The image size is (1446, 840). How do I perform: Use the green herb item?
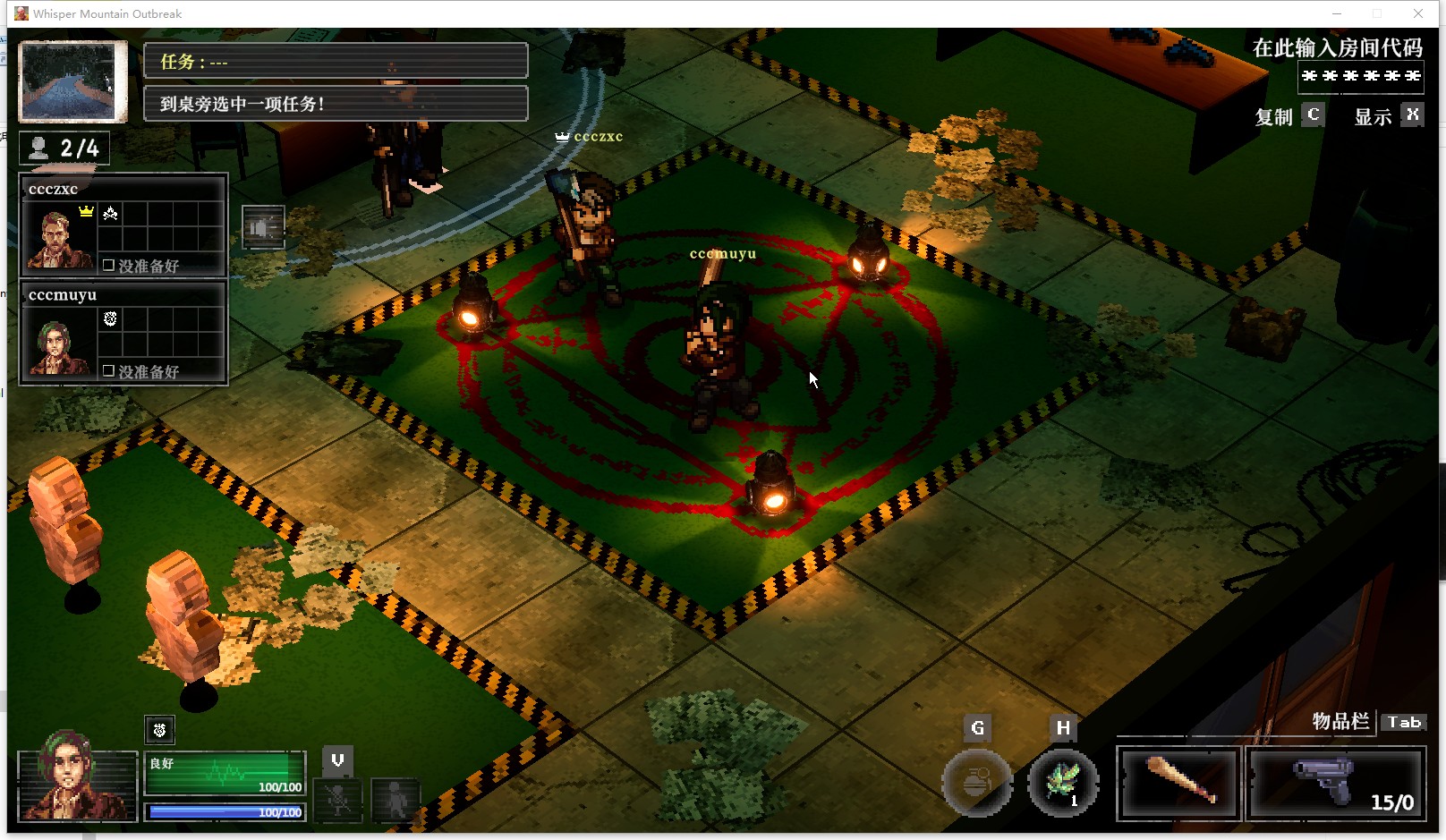(x=1062, y=783)
